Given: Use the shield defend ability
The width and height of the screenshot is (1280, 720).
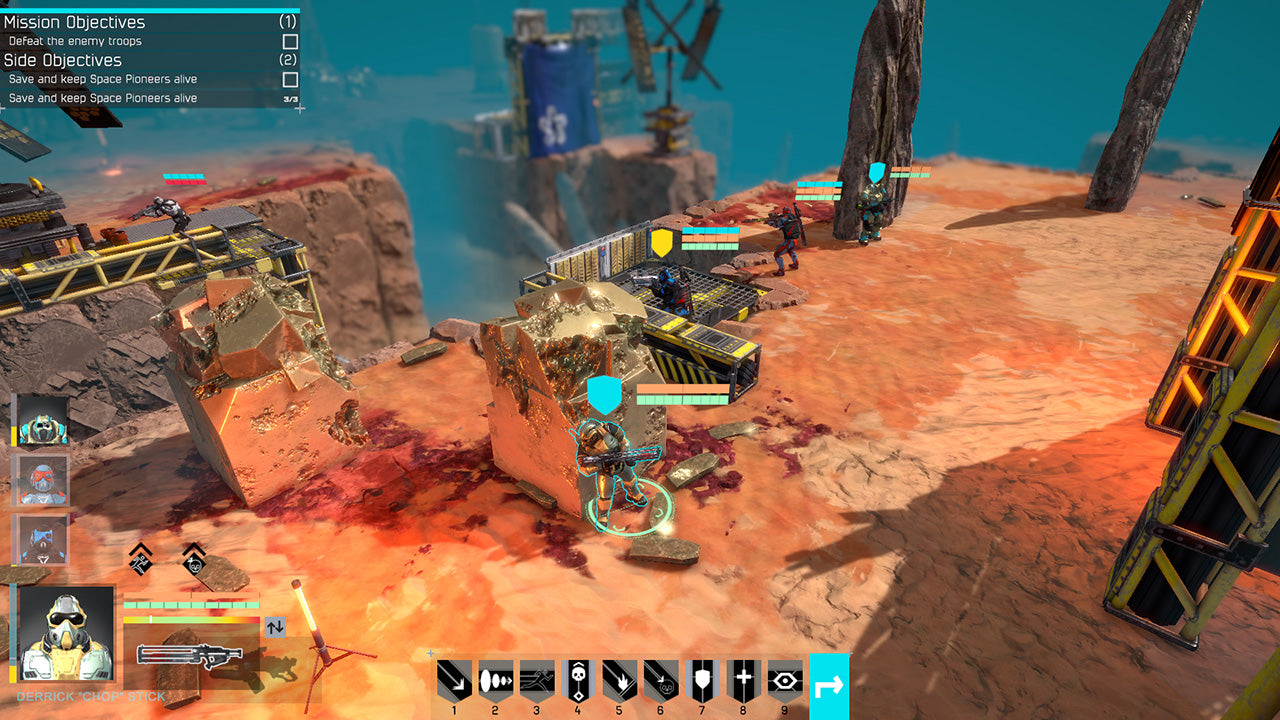Looking at the screenshot, I should pos(702,682).
